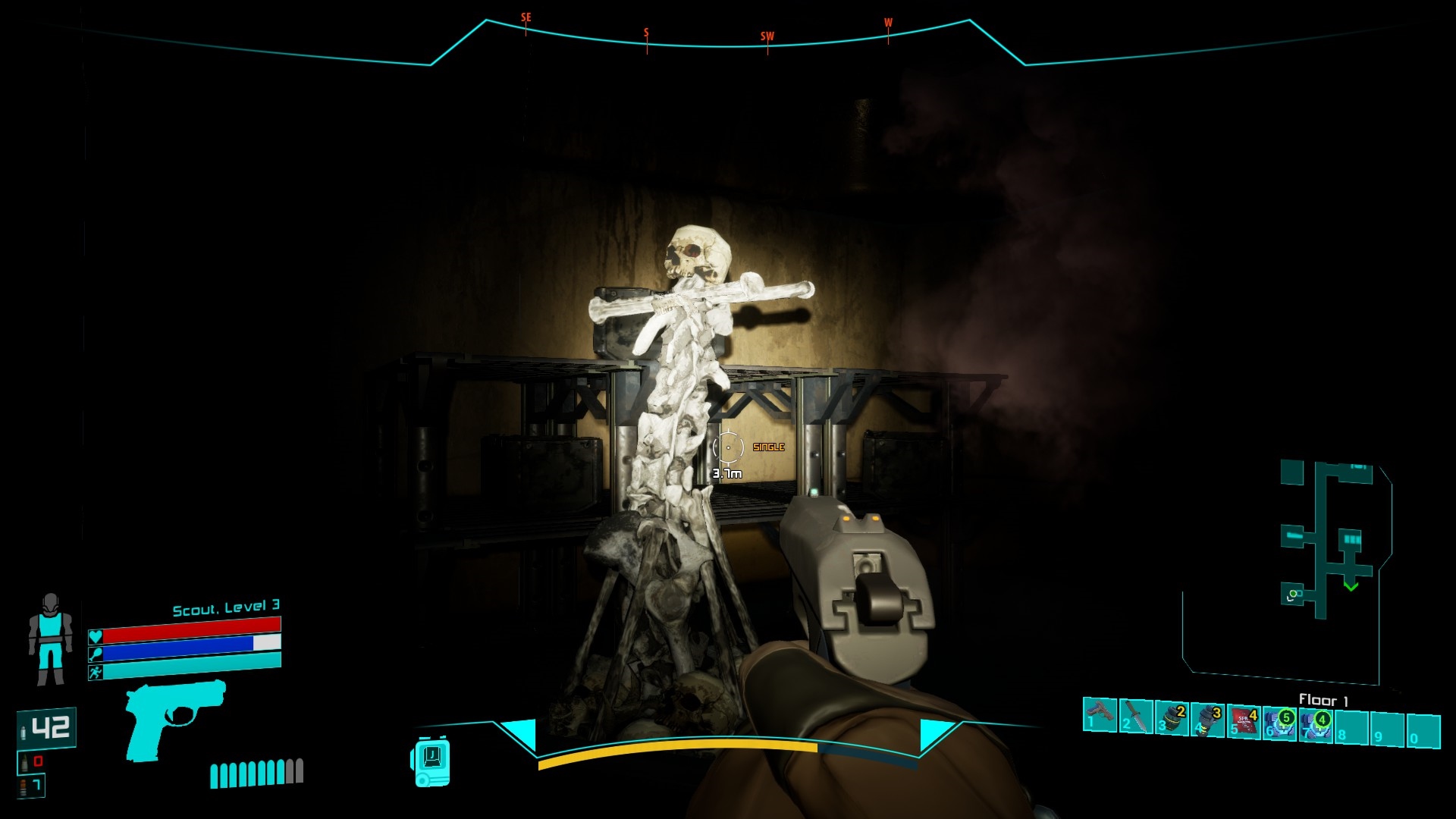Image resolution: width=1456 pixels, height=819 pixels.
Task: Select the blue device in hotbar slot 6
Action: tap(1280, 723)
